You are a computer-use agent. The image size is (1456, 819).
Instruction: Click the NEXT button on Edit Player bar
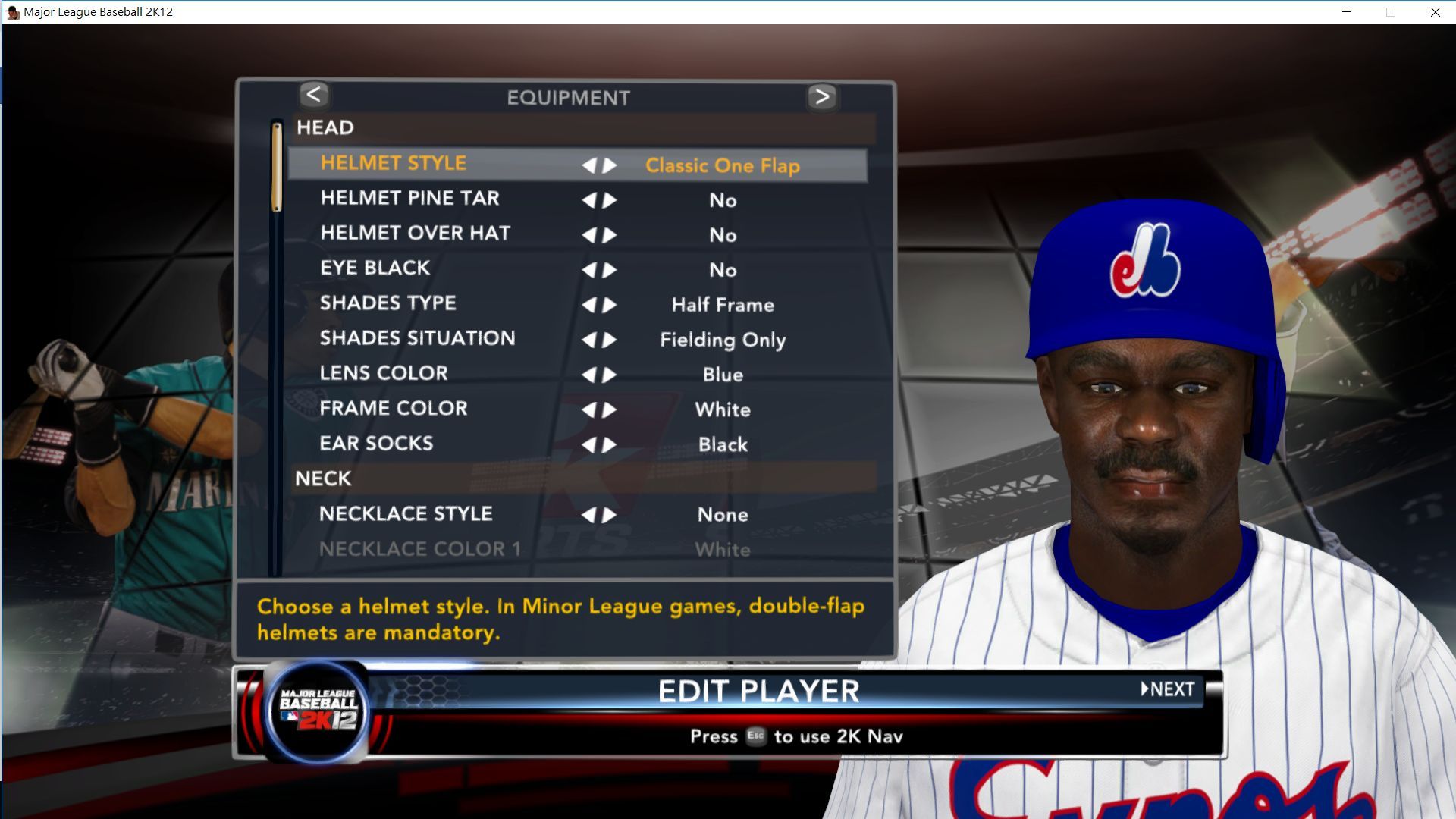click(x=1169, y=689)
